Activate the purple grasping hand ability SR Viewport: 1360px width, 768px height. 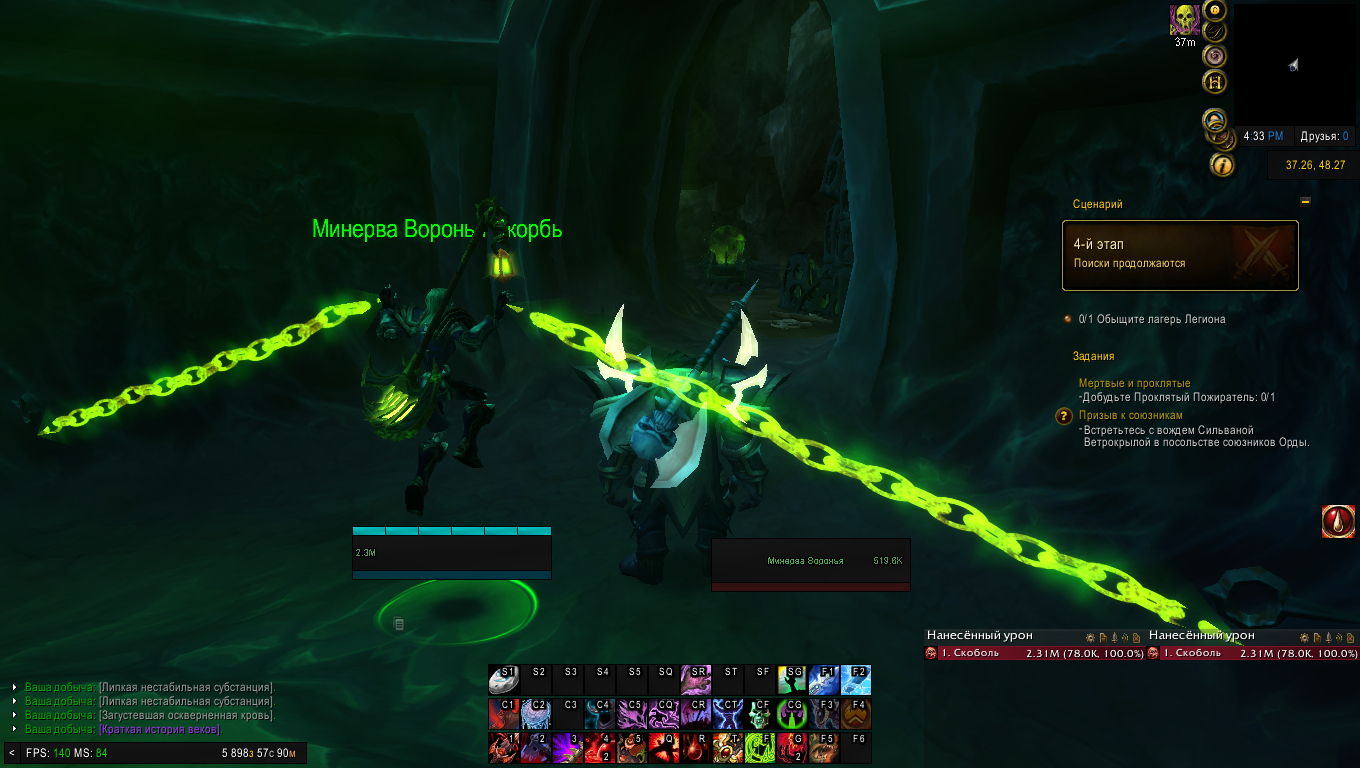point(696,680)
